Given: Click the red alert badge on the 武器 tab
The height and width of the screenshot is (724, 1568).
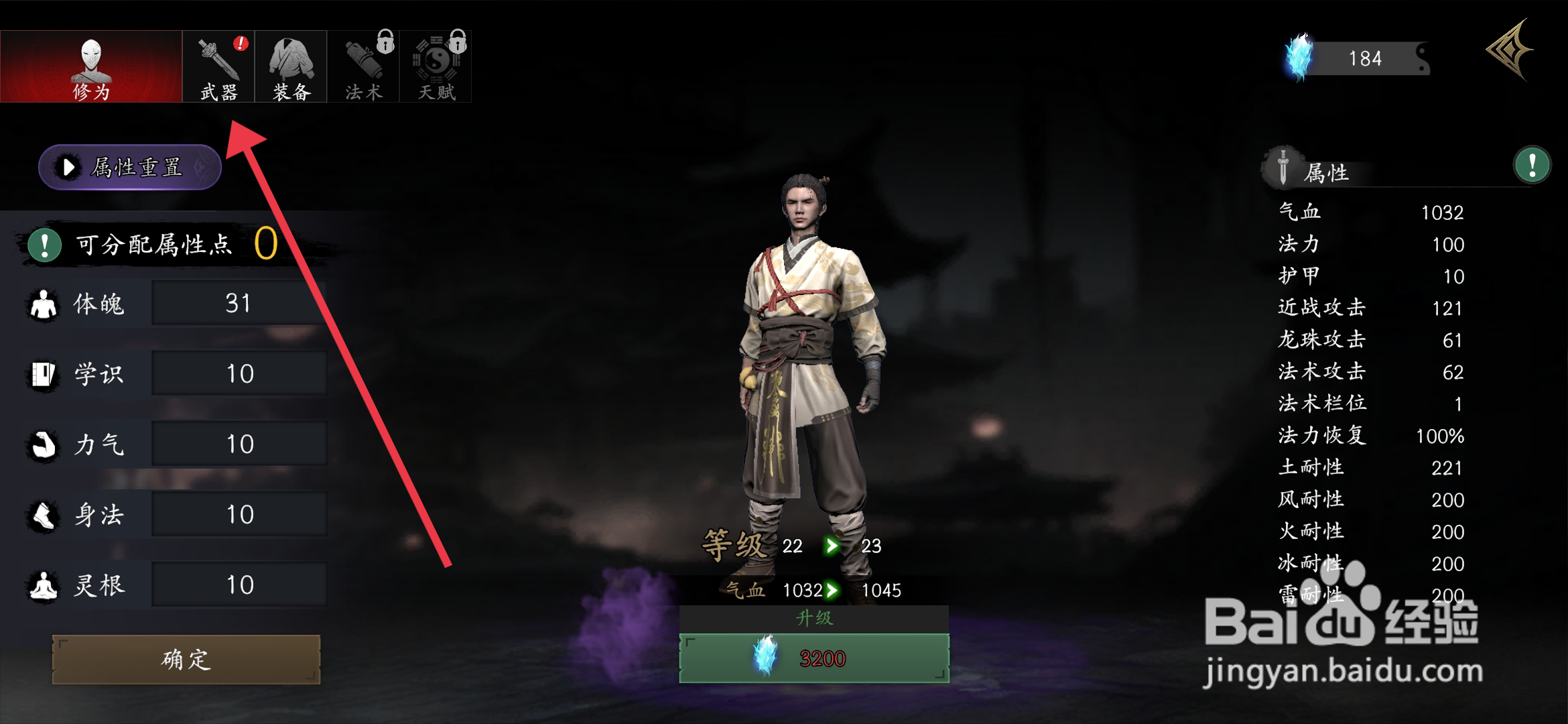Looking at the screenshot, I should coord(239,45).
